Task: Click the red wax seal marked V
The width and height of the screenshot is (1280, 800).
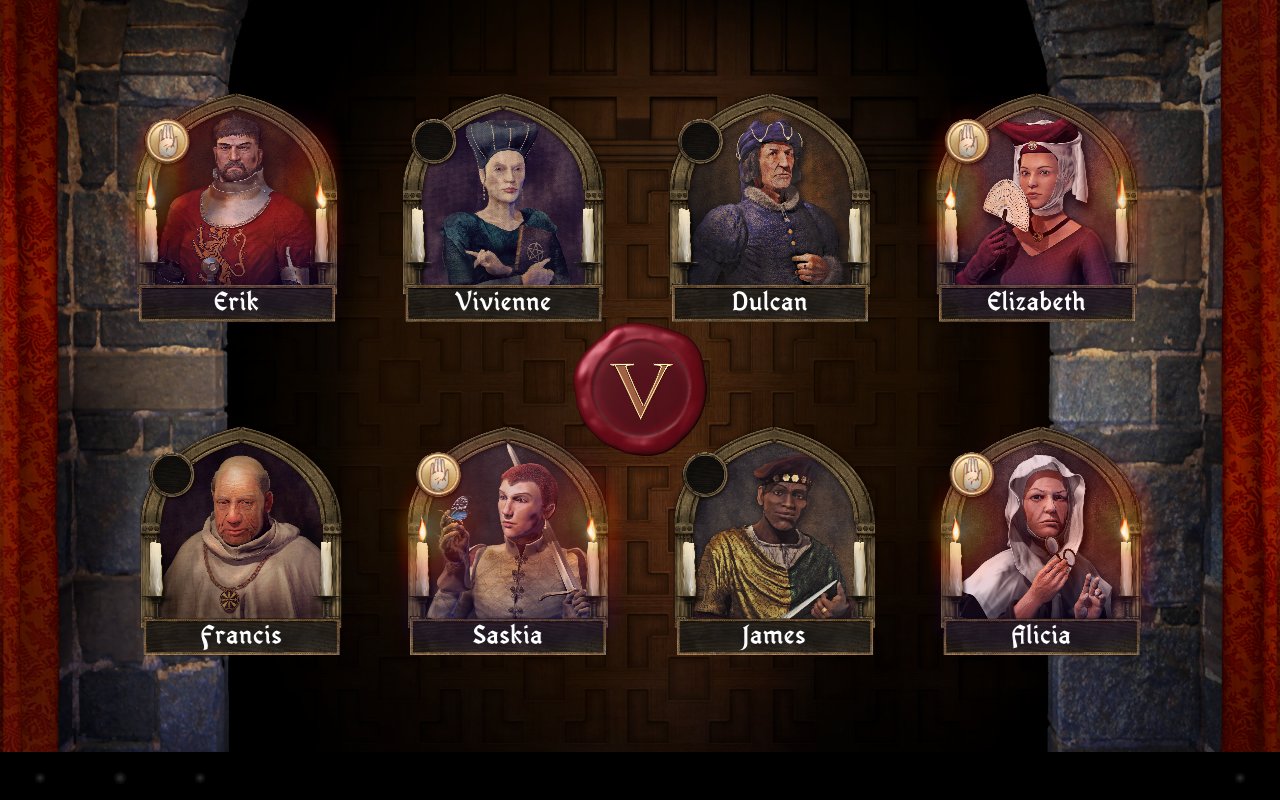Action: tap(640, 389)
